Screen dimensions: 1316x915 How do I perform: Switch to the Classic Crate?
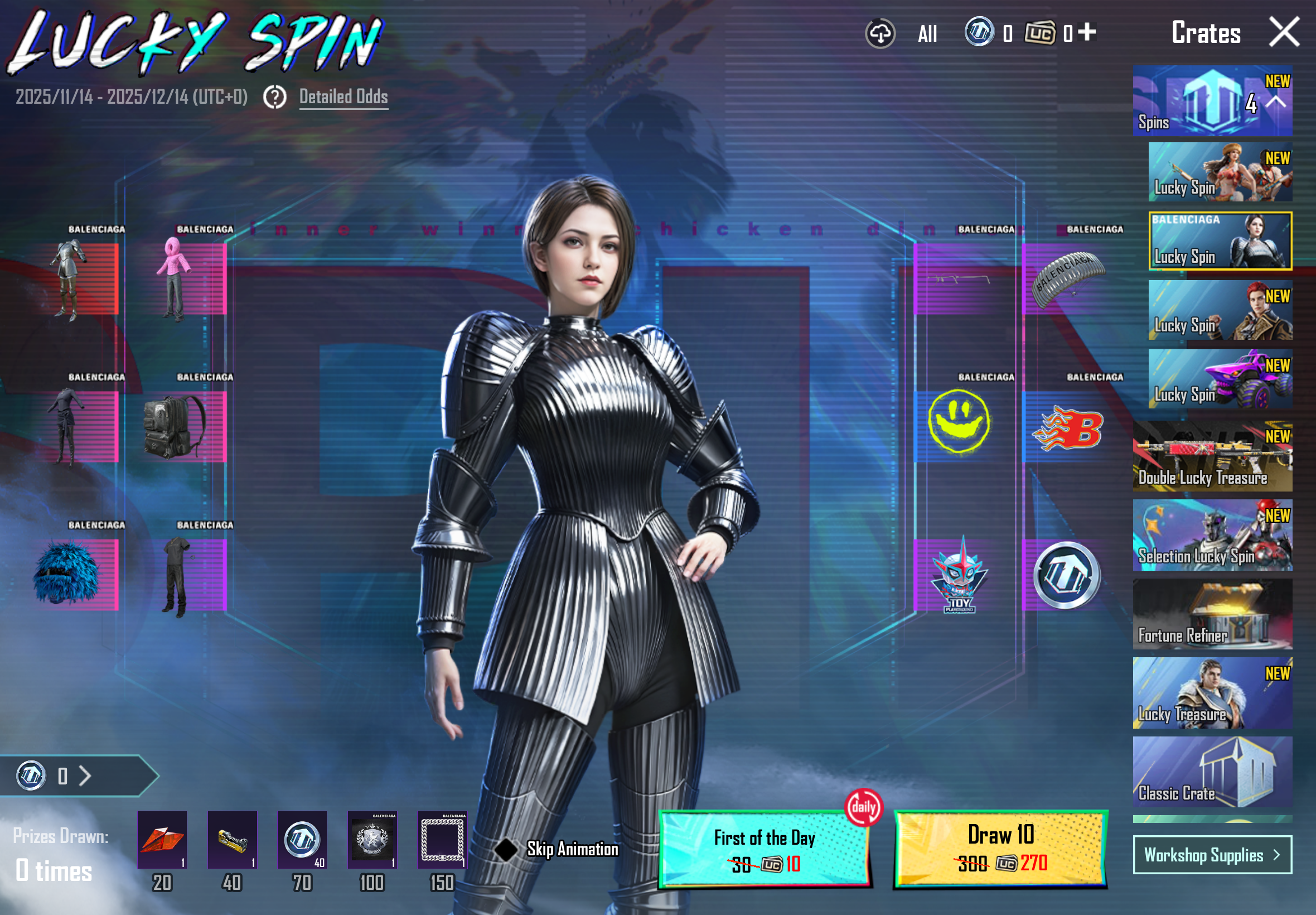click(1212, 772)
